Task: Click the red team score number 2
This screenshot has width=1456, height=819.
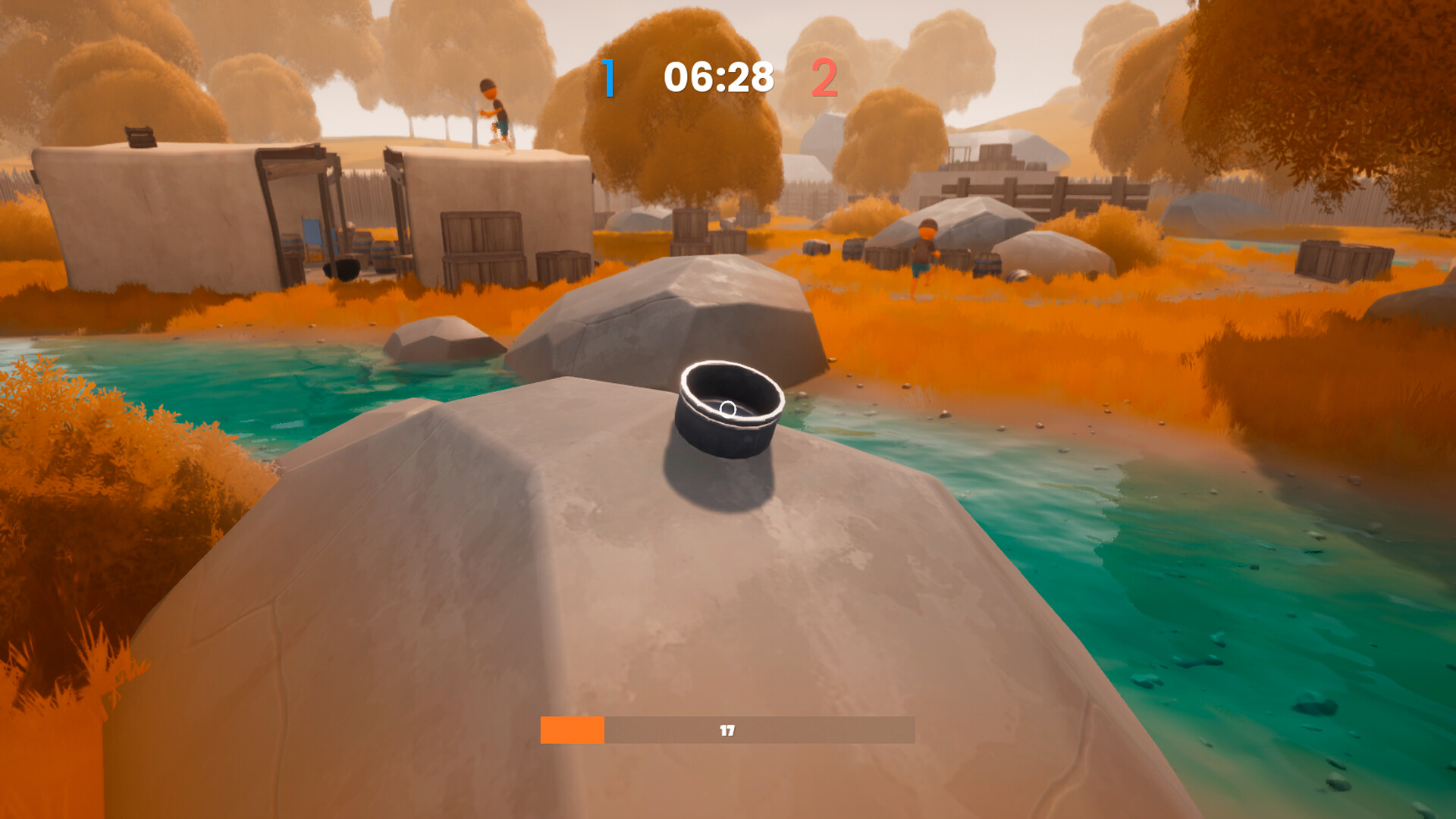Action: pos(826,76)
